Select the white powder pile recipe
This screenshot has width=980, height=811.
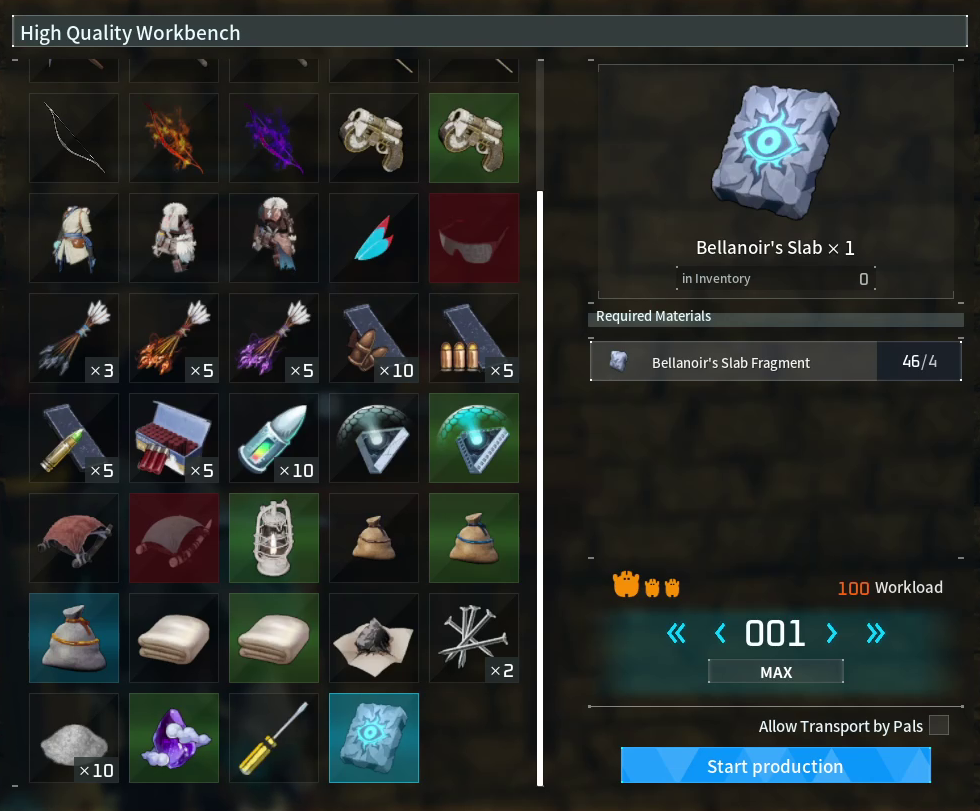74,738
